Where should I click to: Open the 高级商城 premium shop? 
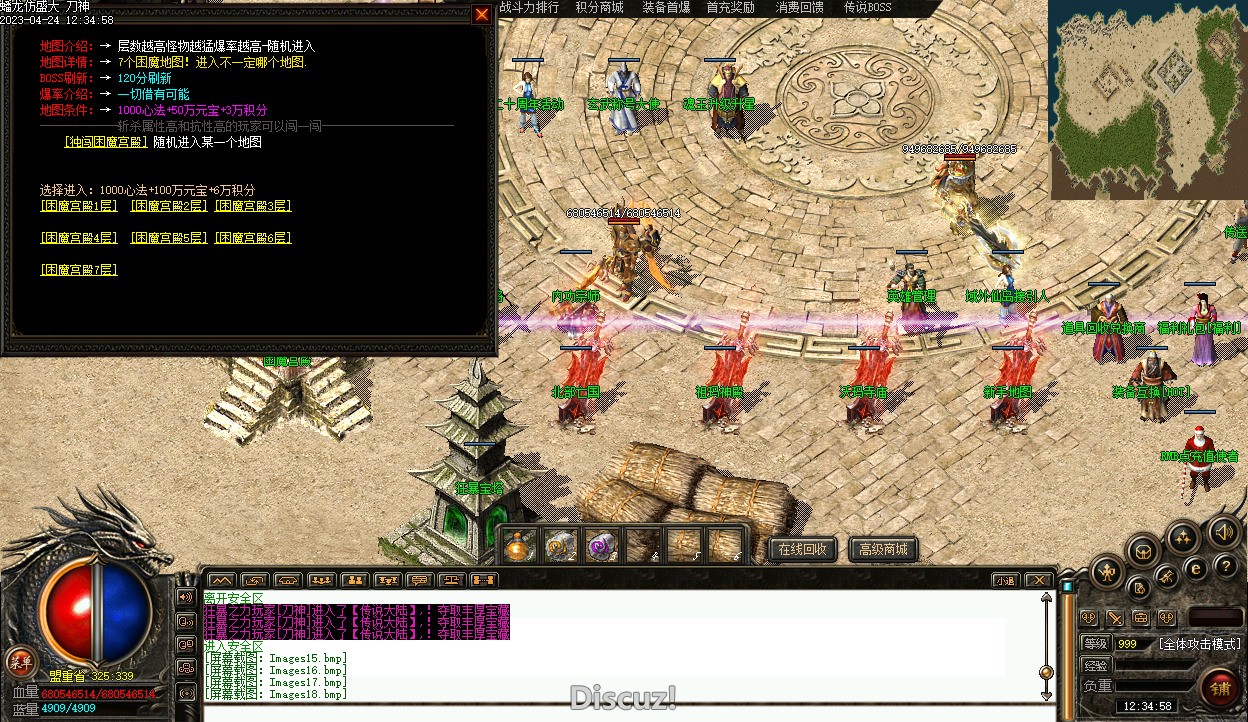[883, 549]
